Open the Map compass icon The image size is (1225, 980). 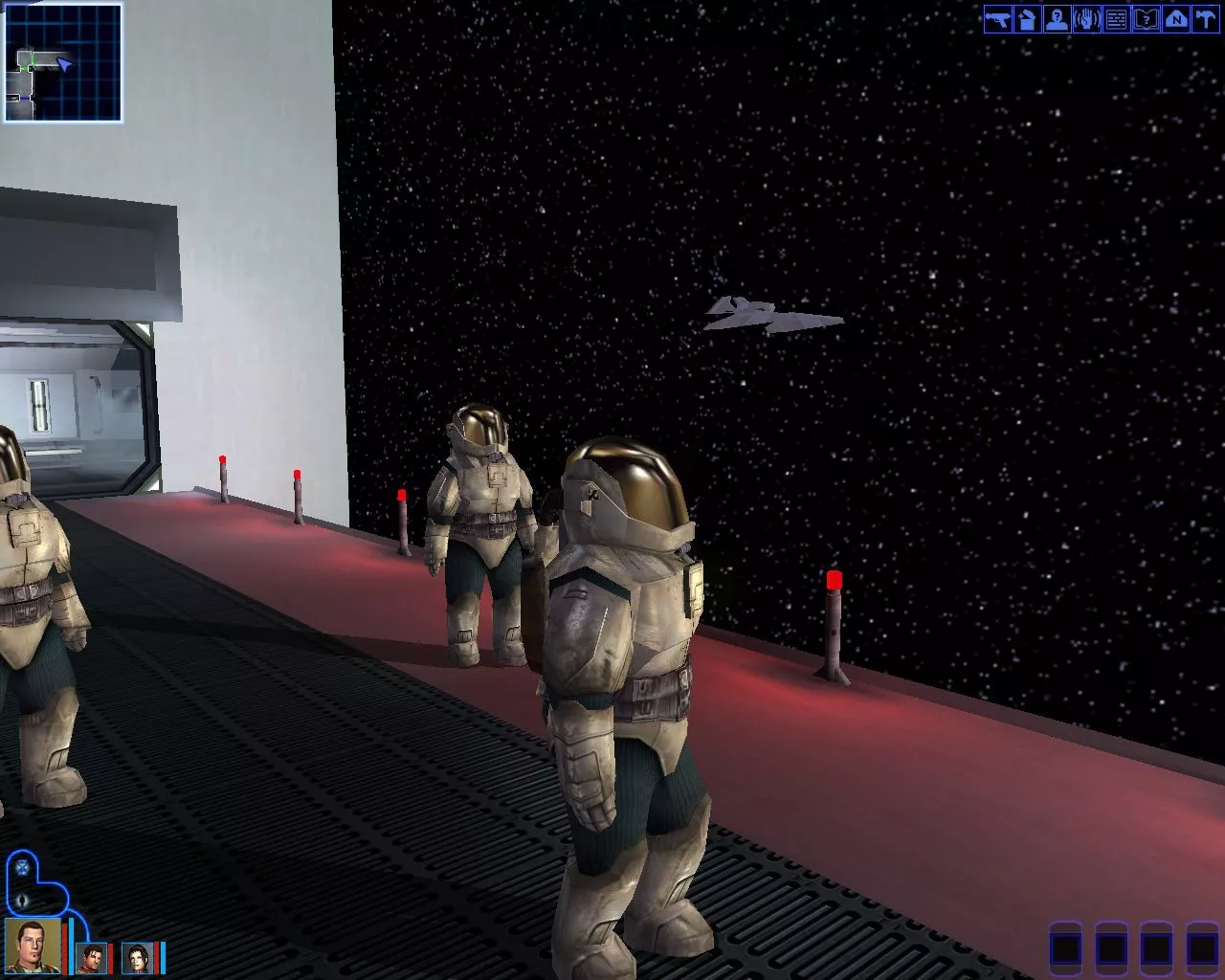1175,19
